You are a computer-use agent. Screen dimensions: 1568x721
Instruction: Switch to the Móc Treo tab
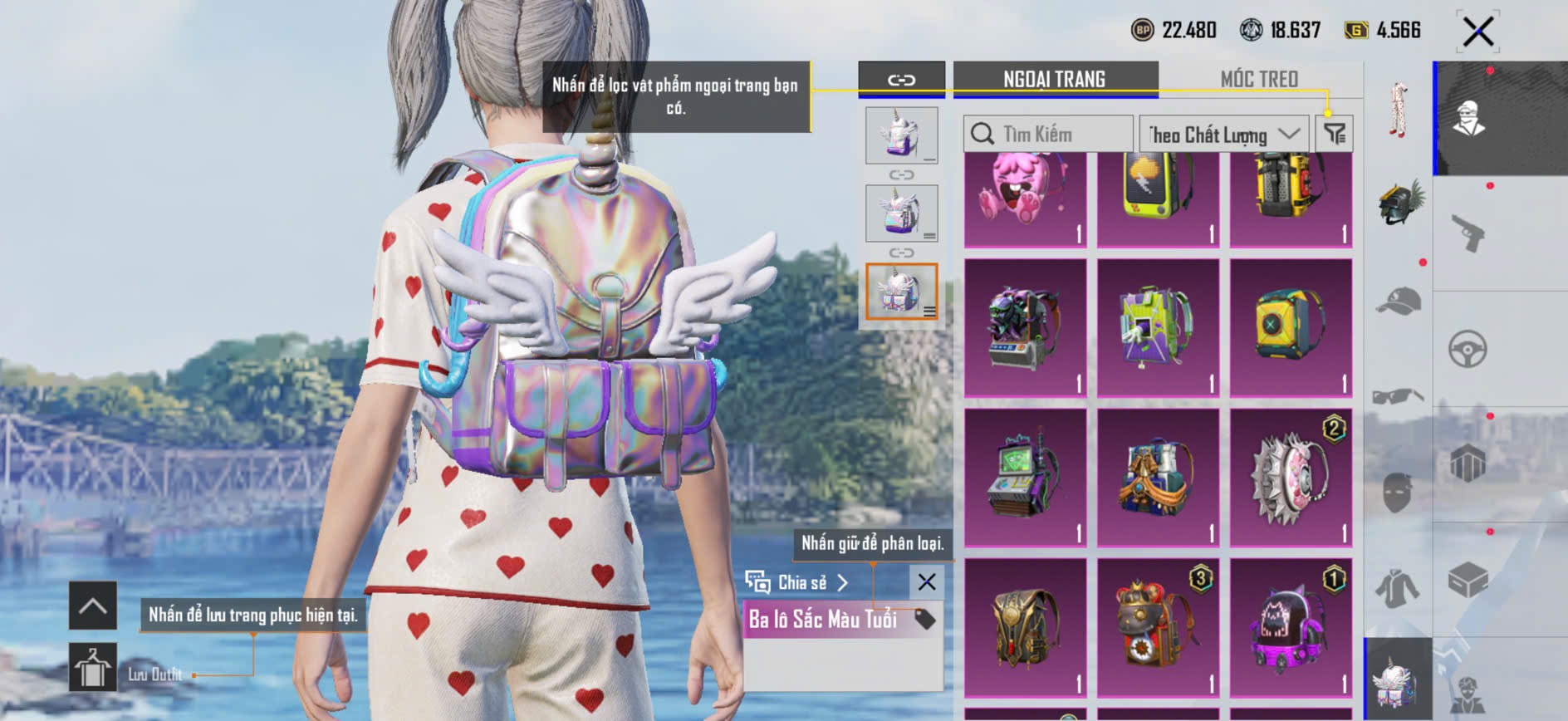click(1258, 79)
